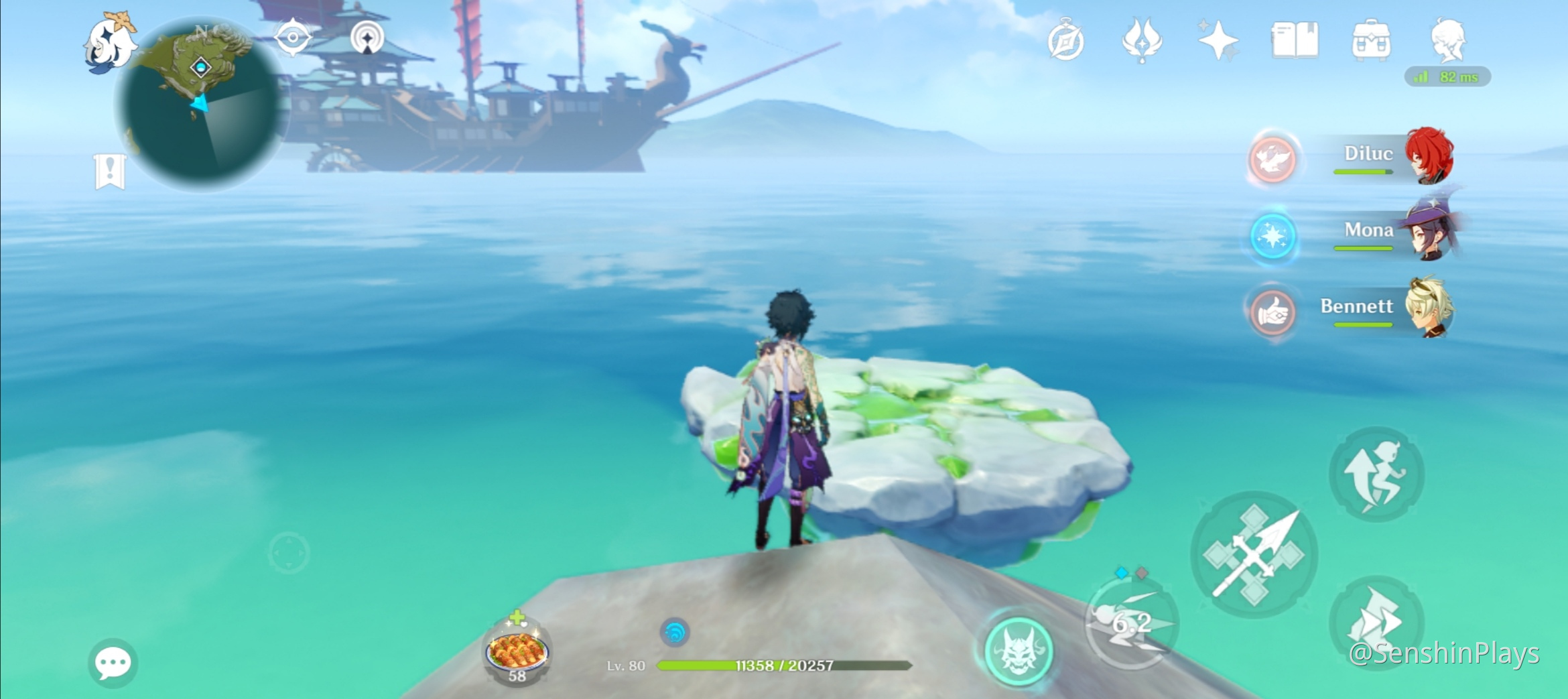
Task: Tap the jump button
Action: point(1376,474)
